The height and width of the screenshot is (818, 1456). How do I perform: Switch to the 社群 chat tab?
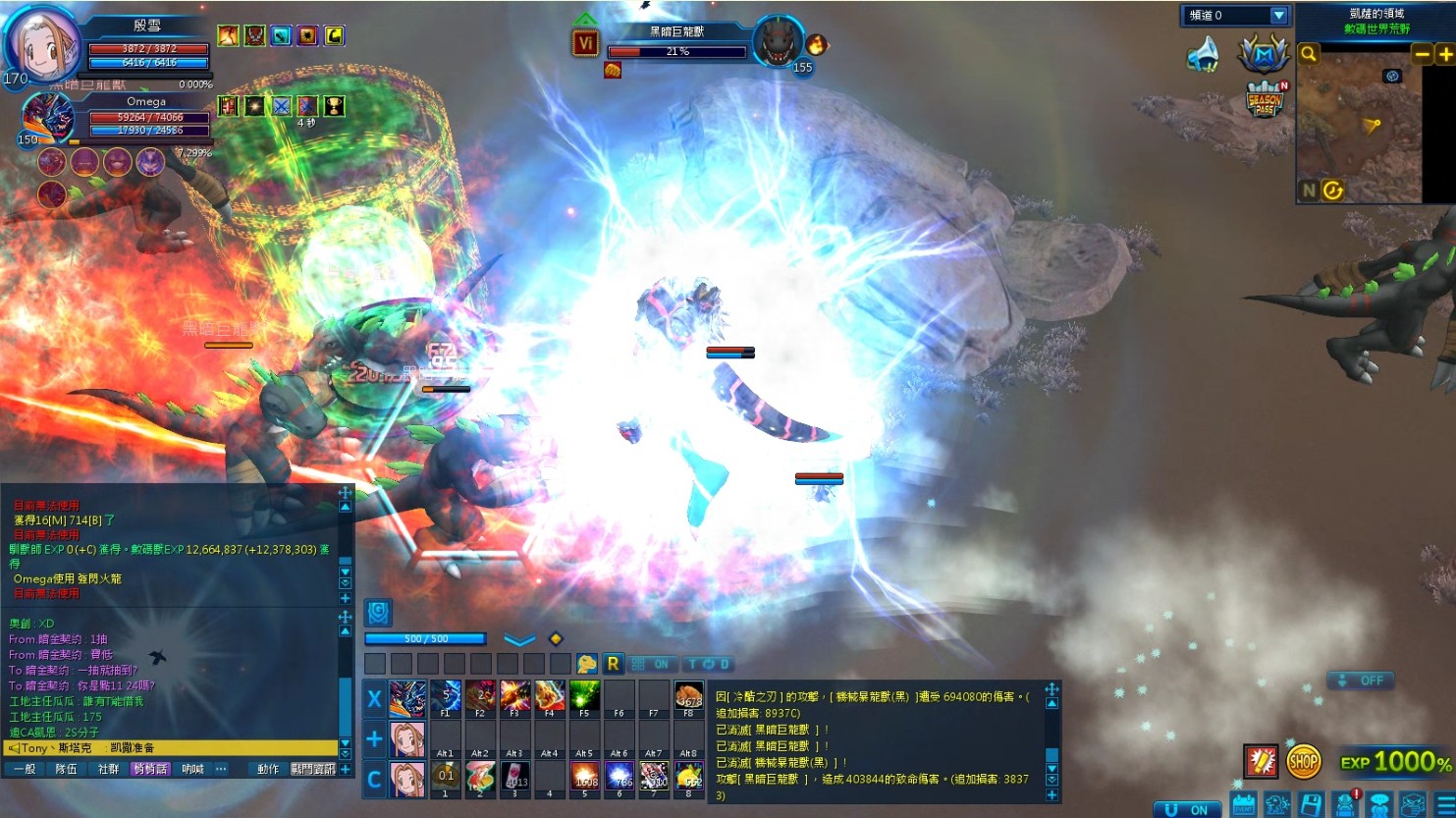pos(108,769)
